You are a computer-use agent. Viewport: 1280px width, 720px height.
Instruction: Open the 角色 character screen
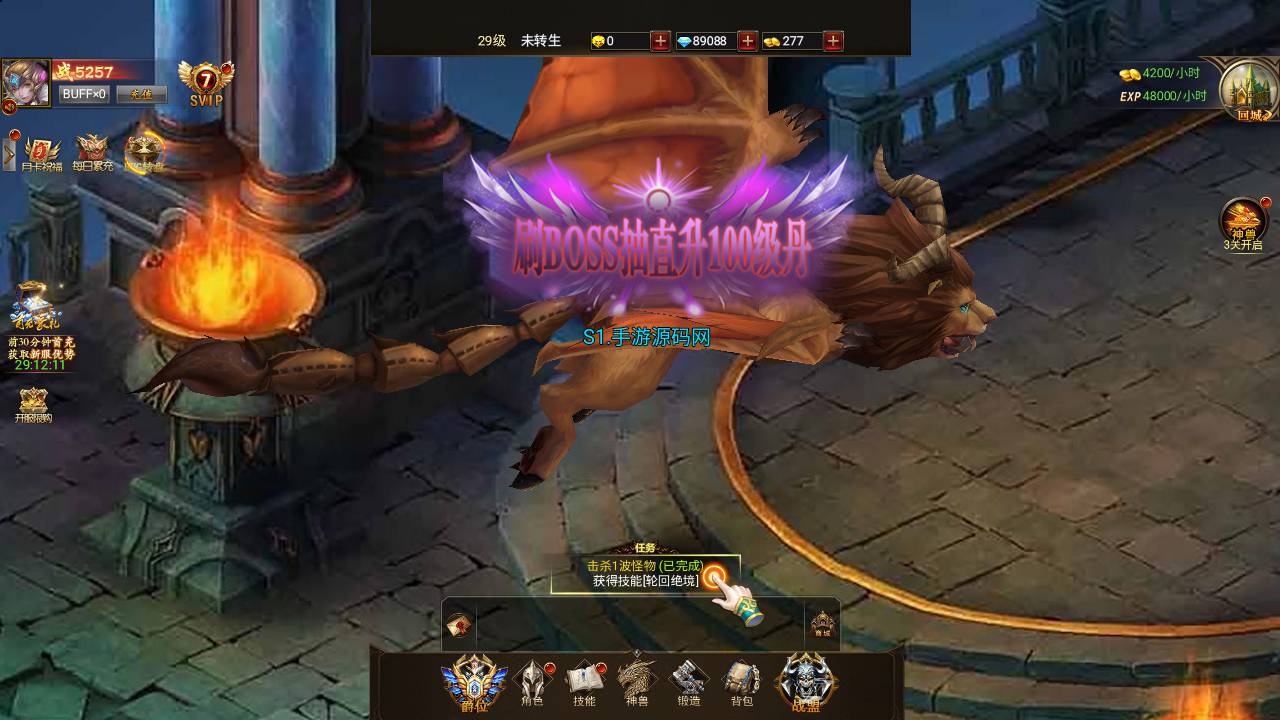pyautogui.click(x=532, y=682)
